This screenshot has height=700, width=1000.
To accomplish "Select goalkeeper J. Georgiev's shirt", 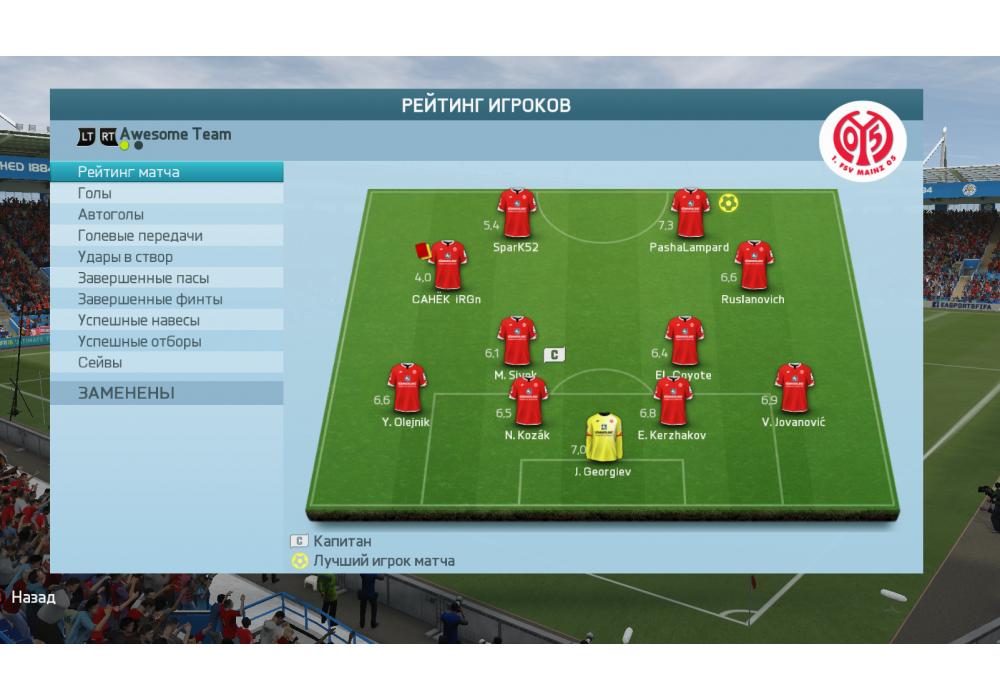I will (x=603, y=437).
